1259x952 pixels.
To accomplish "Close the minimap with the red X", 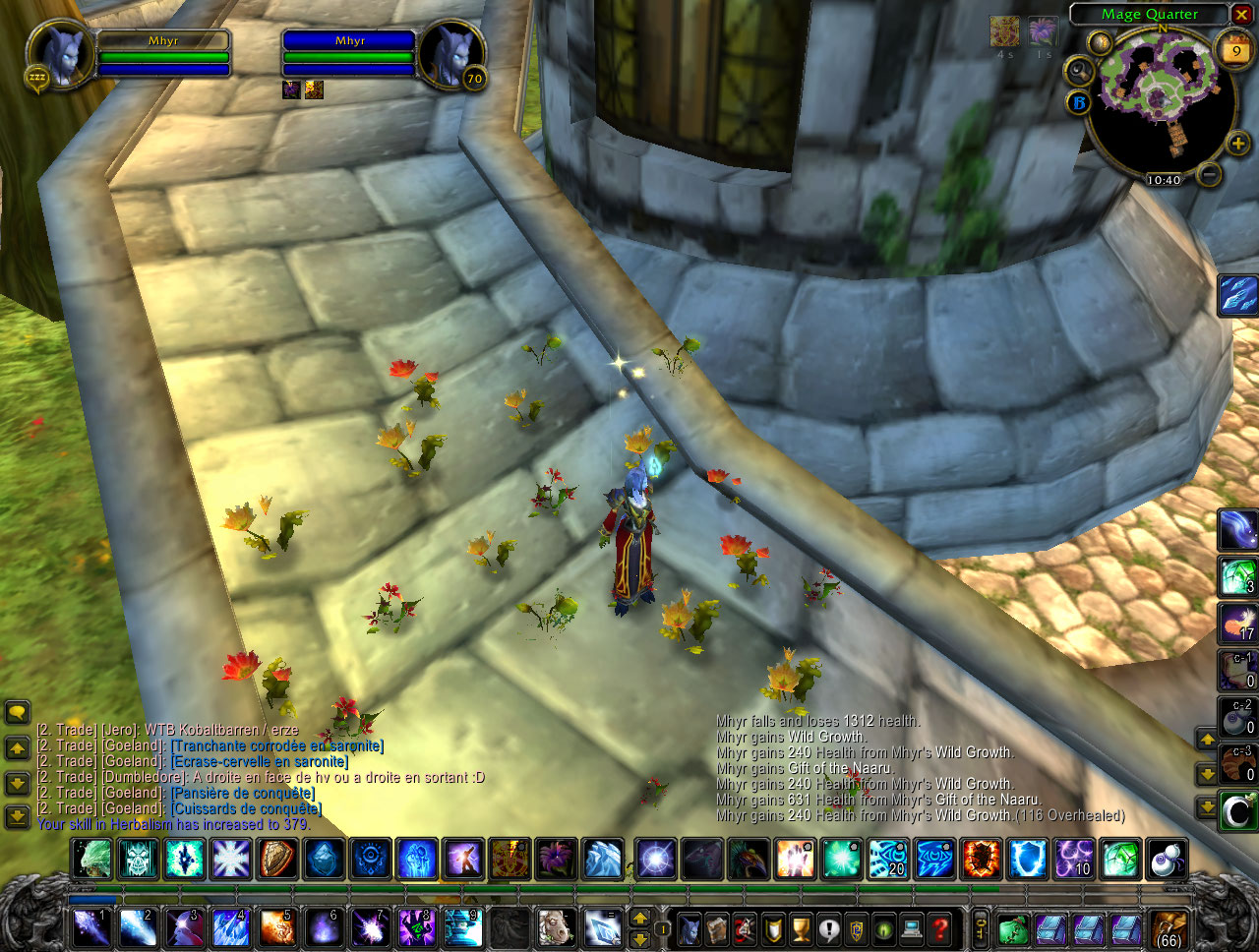I will (x=1242, y=15).
